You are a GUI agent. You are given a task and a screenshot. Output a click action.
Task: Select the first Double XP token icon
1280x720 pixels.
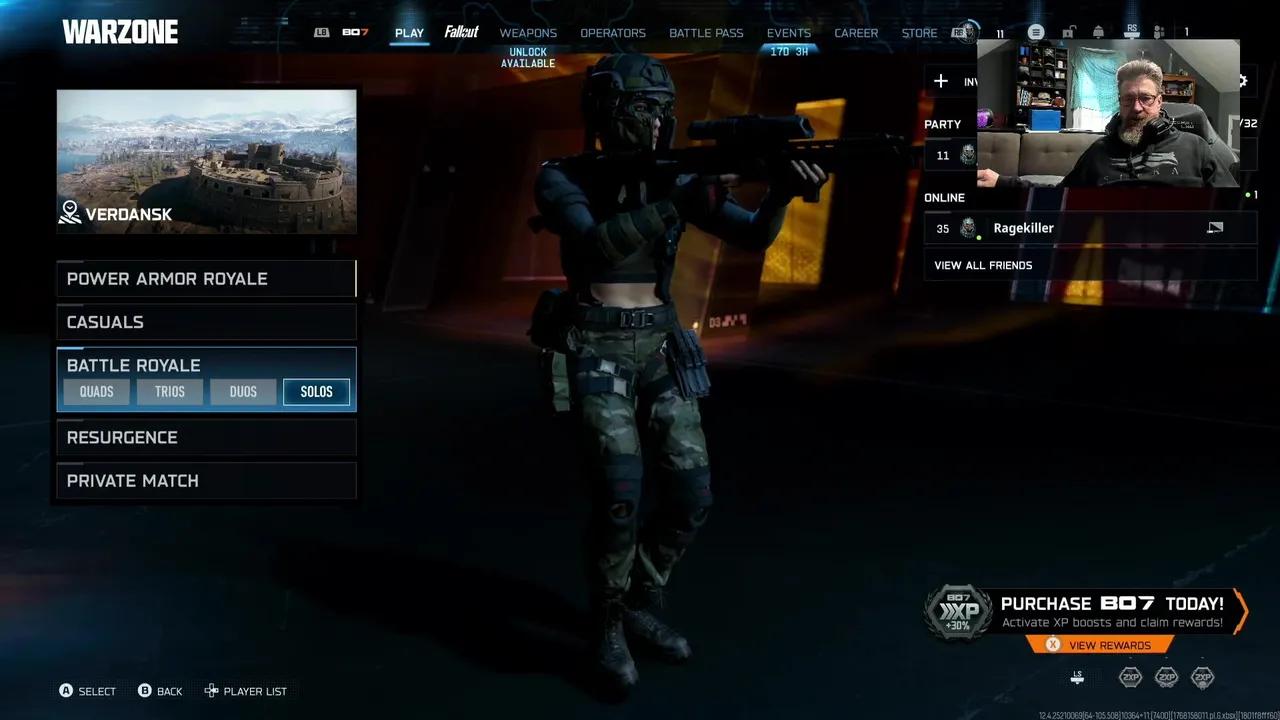click(1129, 677)
